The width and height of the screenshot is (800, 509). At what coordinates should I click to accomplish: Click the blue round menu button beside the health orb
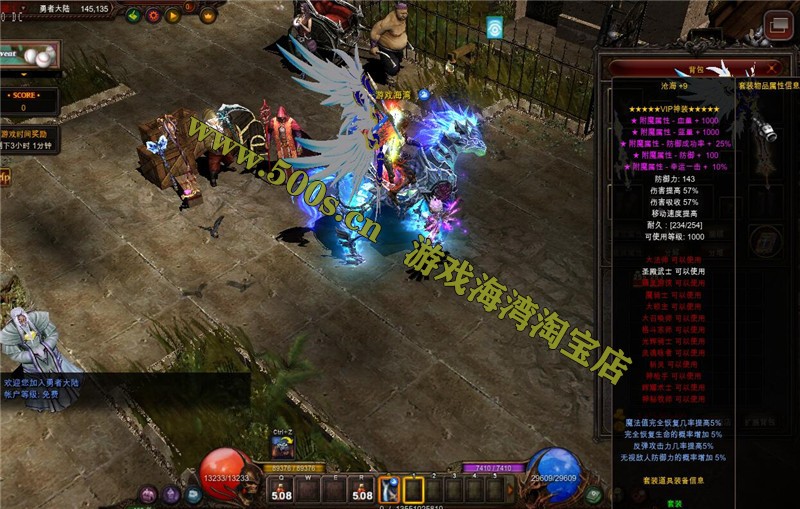194,494
